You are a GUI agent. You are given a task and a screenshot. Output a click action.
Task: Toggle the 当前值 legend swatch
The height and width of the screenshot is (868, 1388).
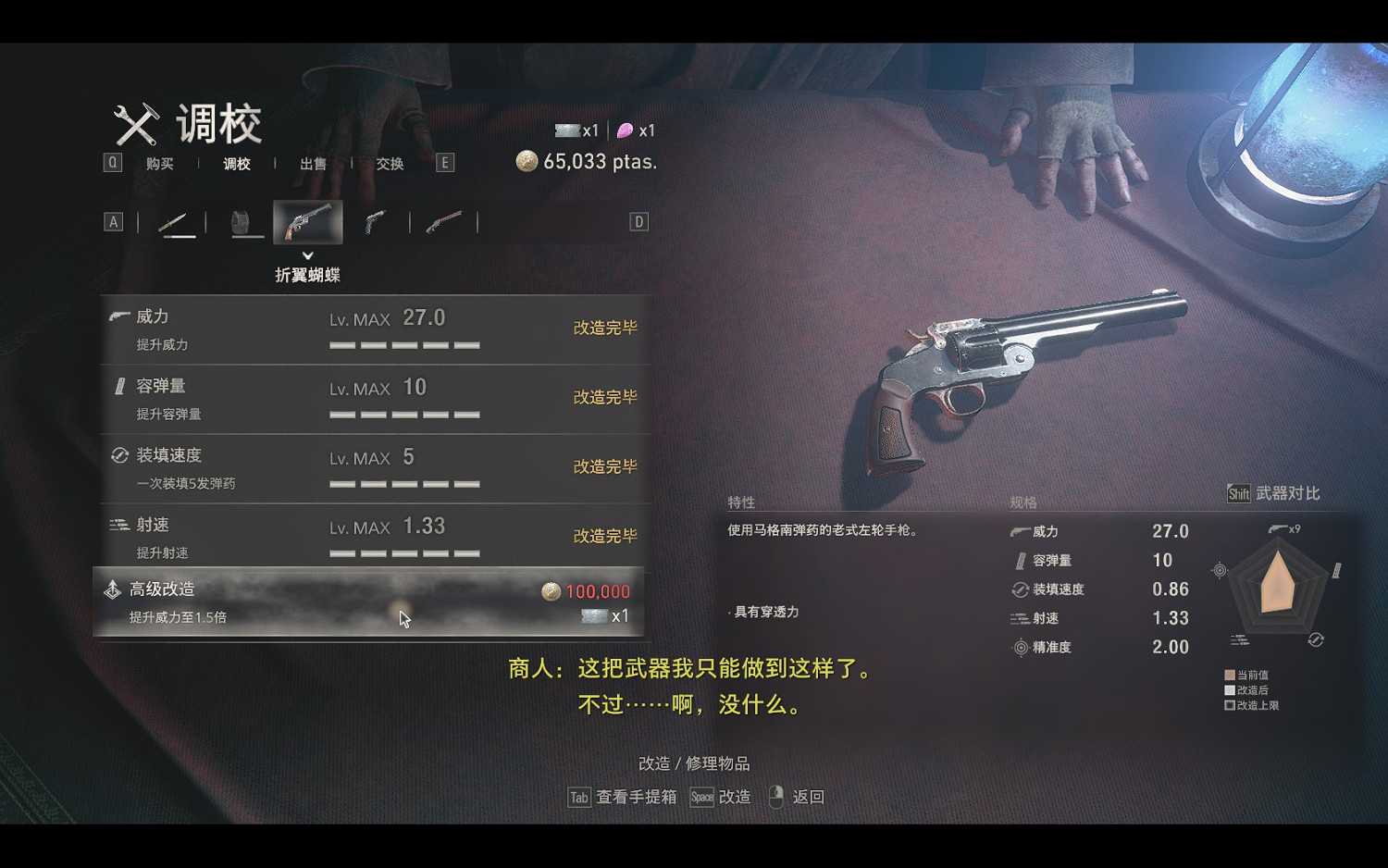click(x=1228, y=675)
